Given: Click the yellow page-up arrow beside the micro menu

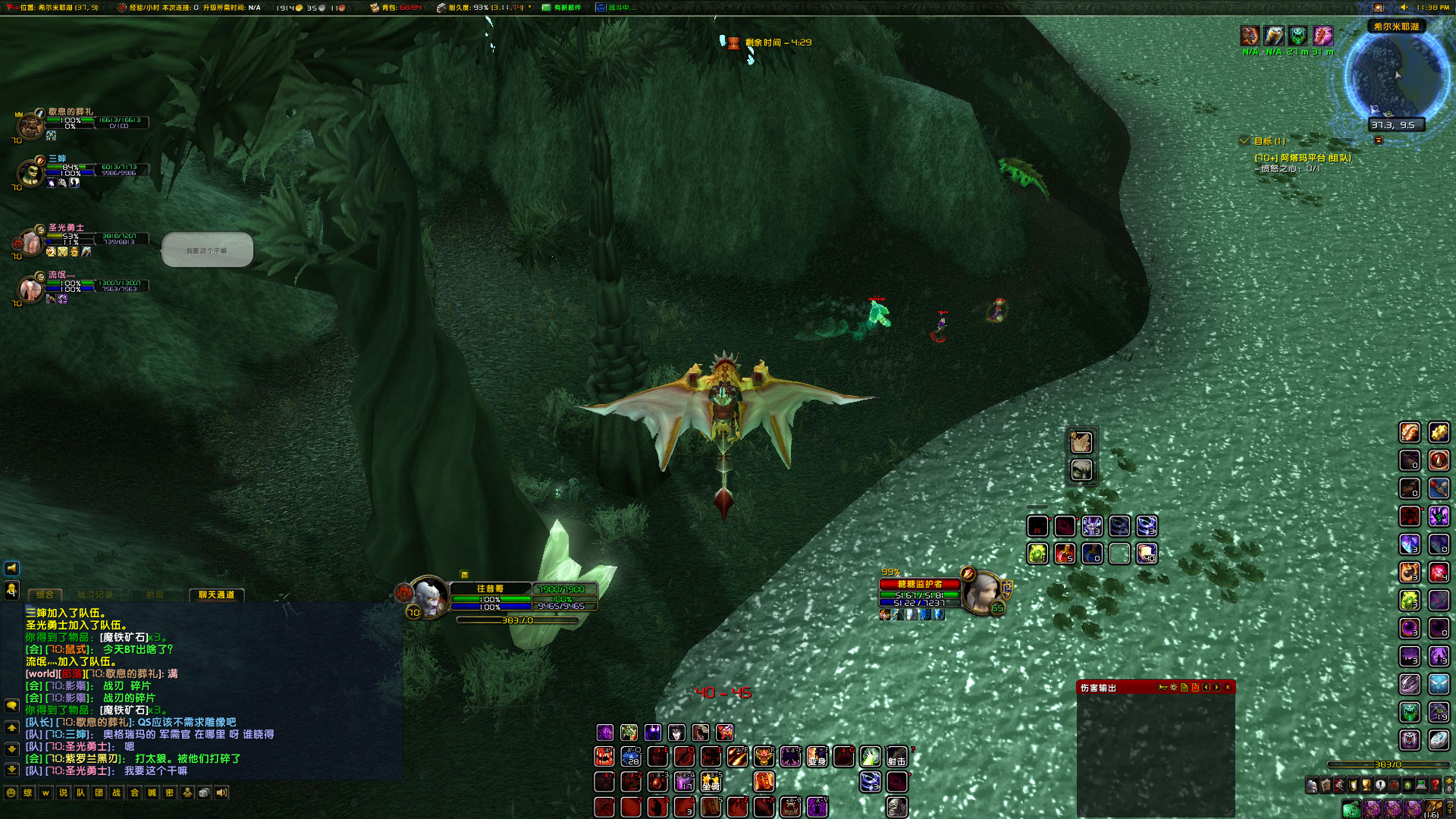Looking at the screenshot, I should click(1449, 781).
